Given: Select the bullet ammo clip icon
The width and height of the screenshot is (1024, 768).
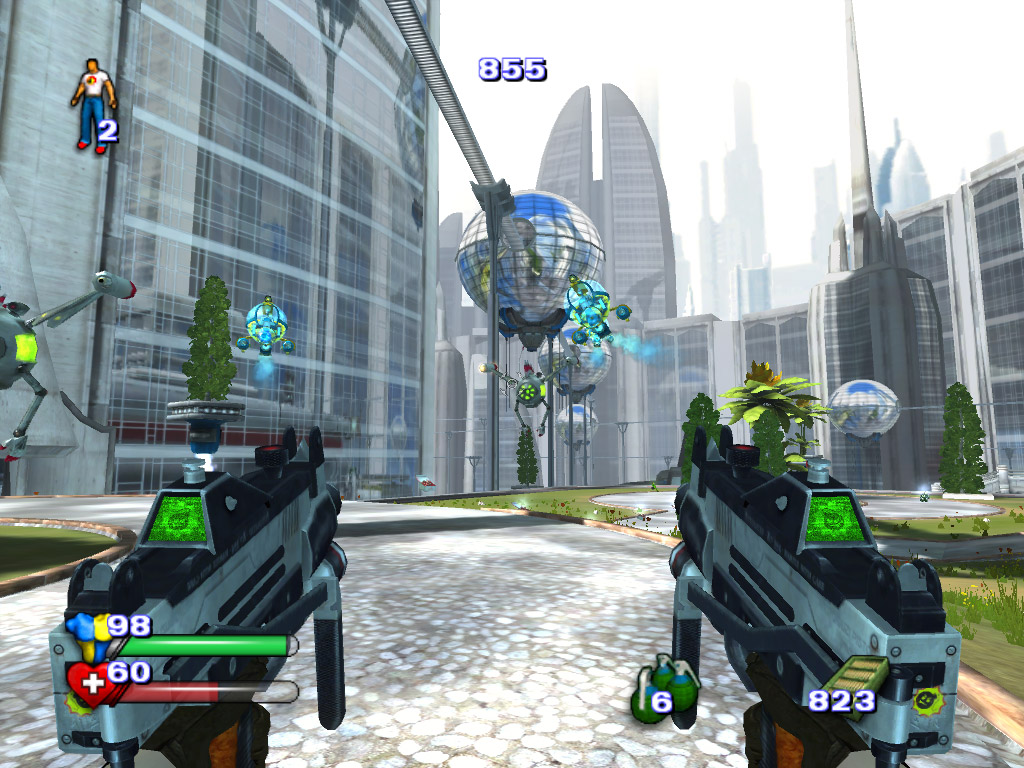Looking at the screenshot, I should (846, 686).
